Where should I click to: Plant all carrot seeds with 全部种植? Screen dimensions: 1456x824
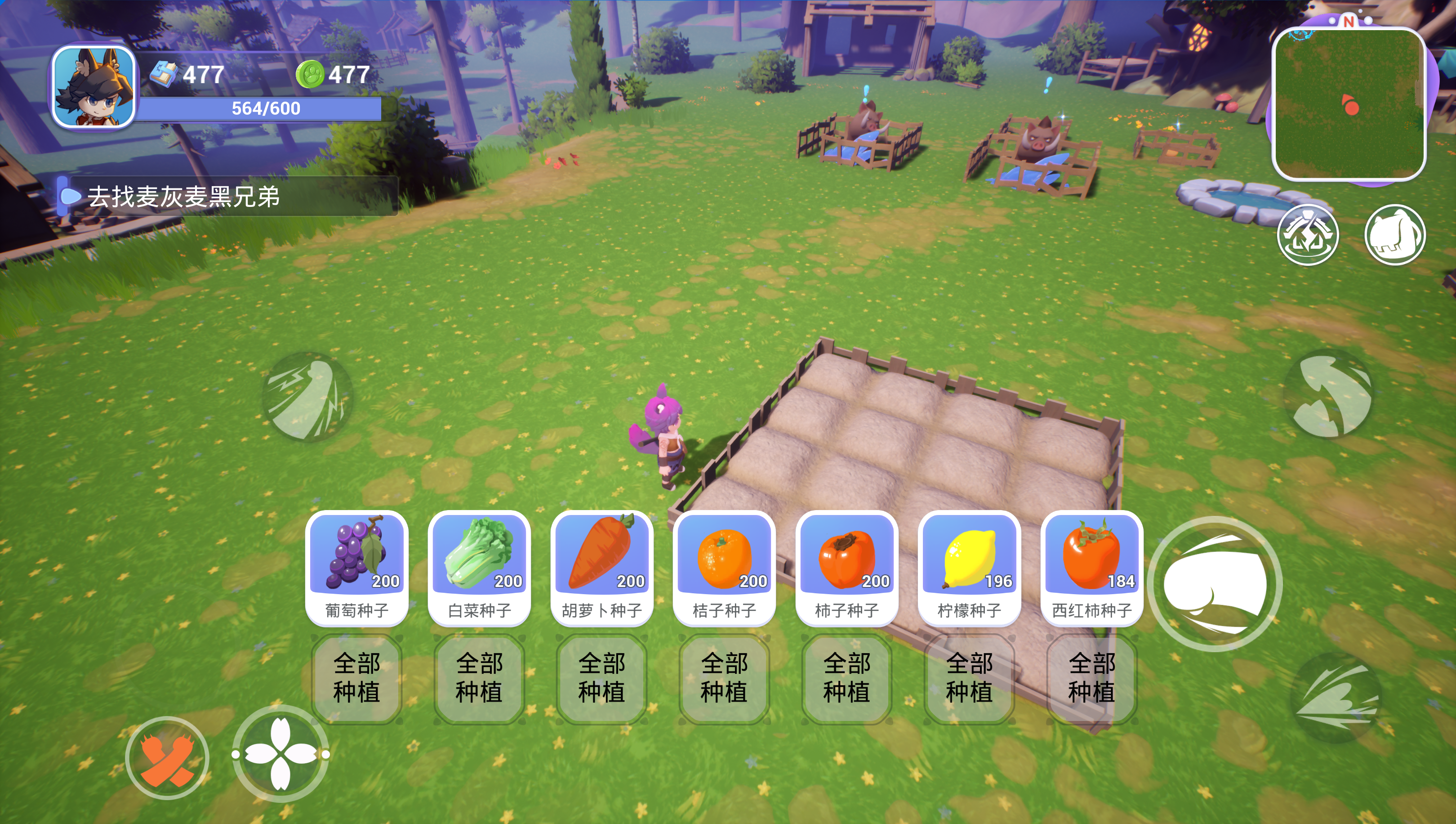point(601,678)
